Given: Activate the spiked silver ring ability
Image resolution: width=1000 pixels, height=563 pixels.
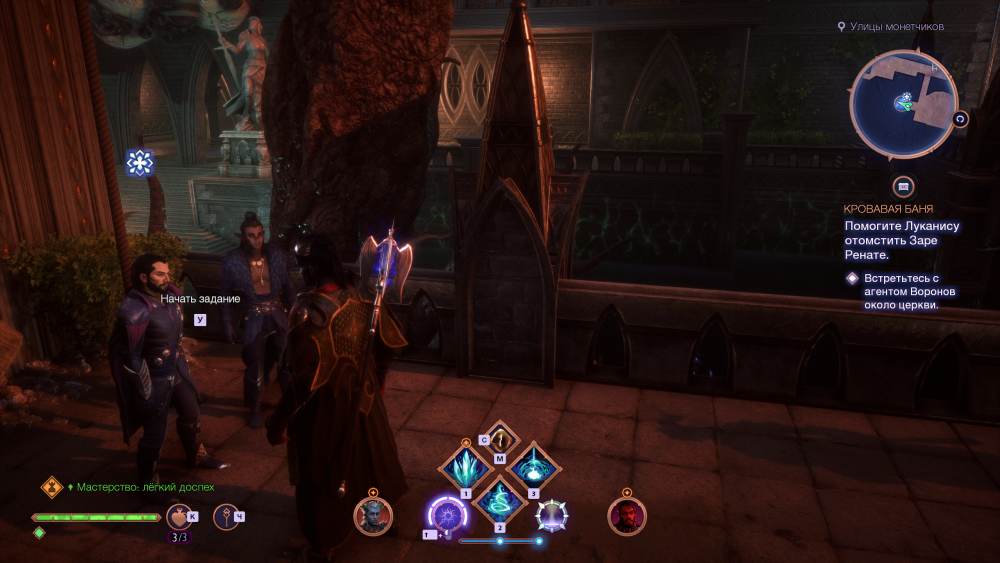Looking at the screenshot, I should click(552, 516).
